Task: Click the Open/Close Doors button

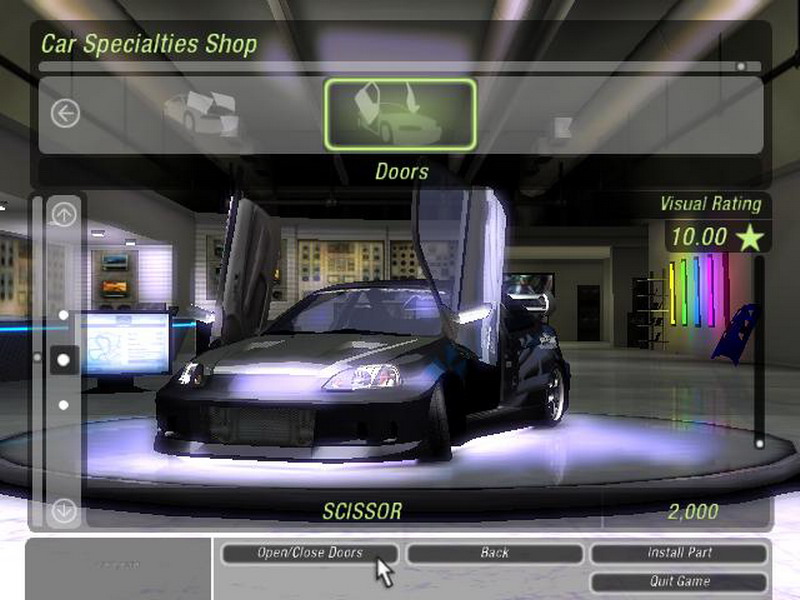Action: tap(309, 553)
